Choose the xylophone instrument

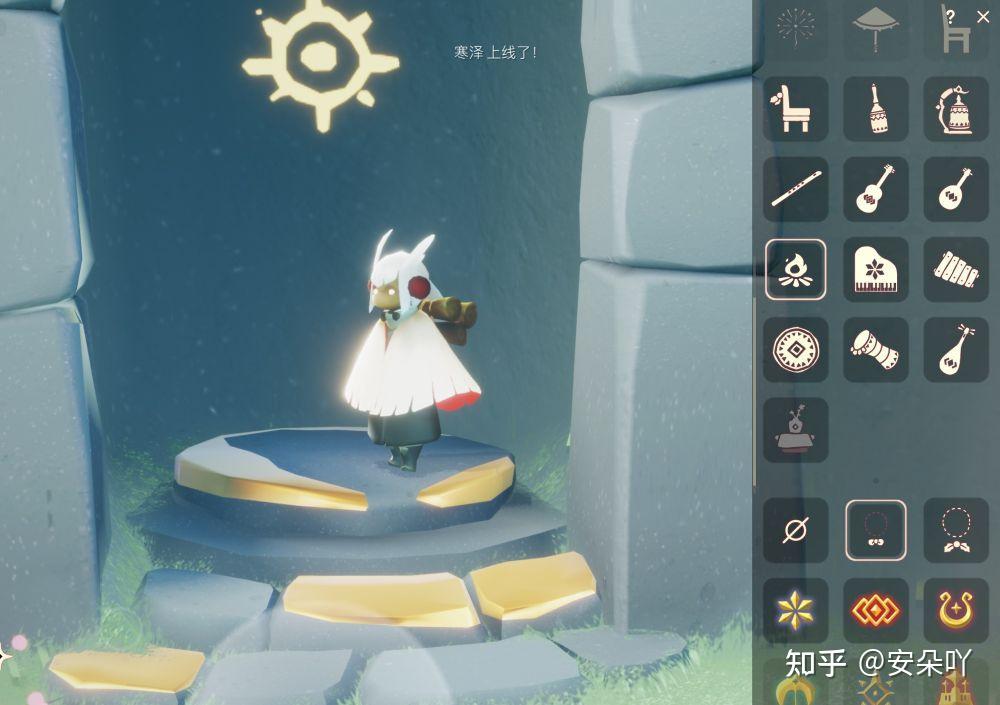(956, 269)
